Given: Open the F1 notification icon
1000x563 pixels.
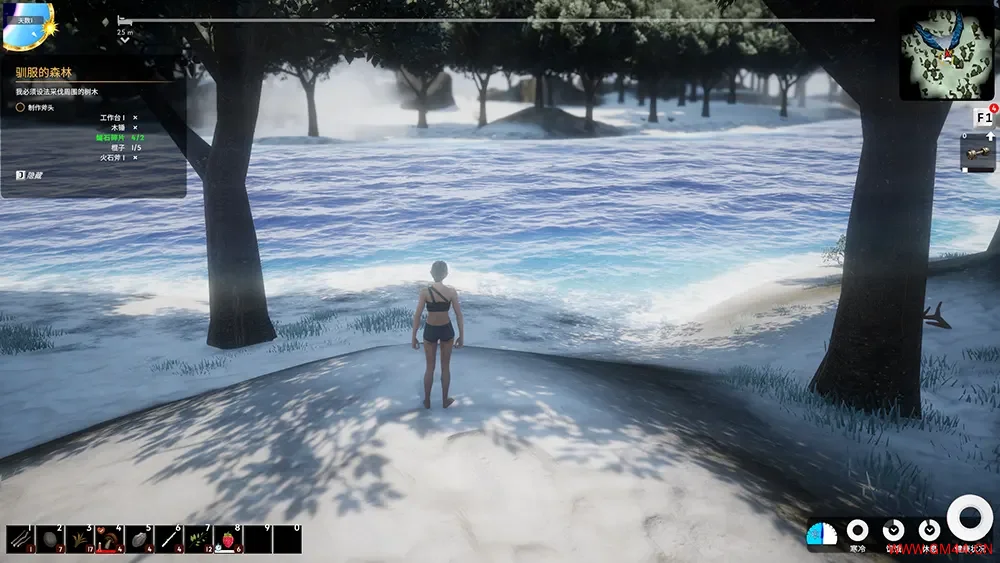Looking at the screenshot, I should click(984, 118).
